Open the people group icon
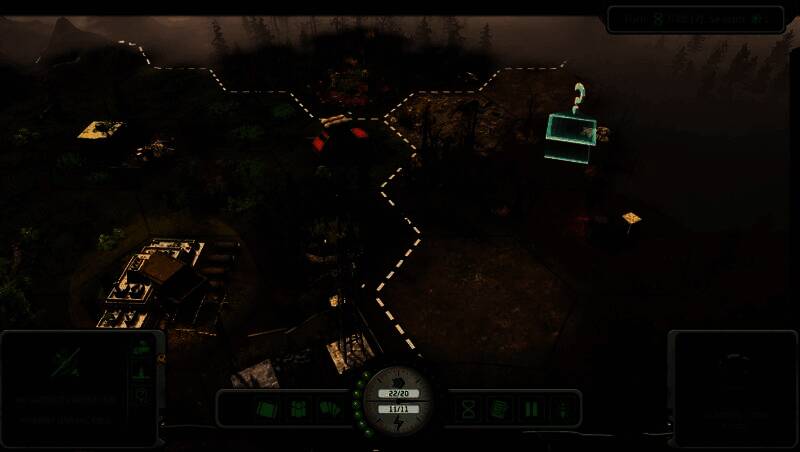The width and height of the screenshot is (800, 452). [298, 408]
